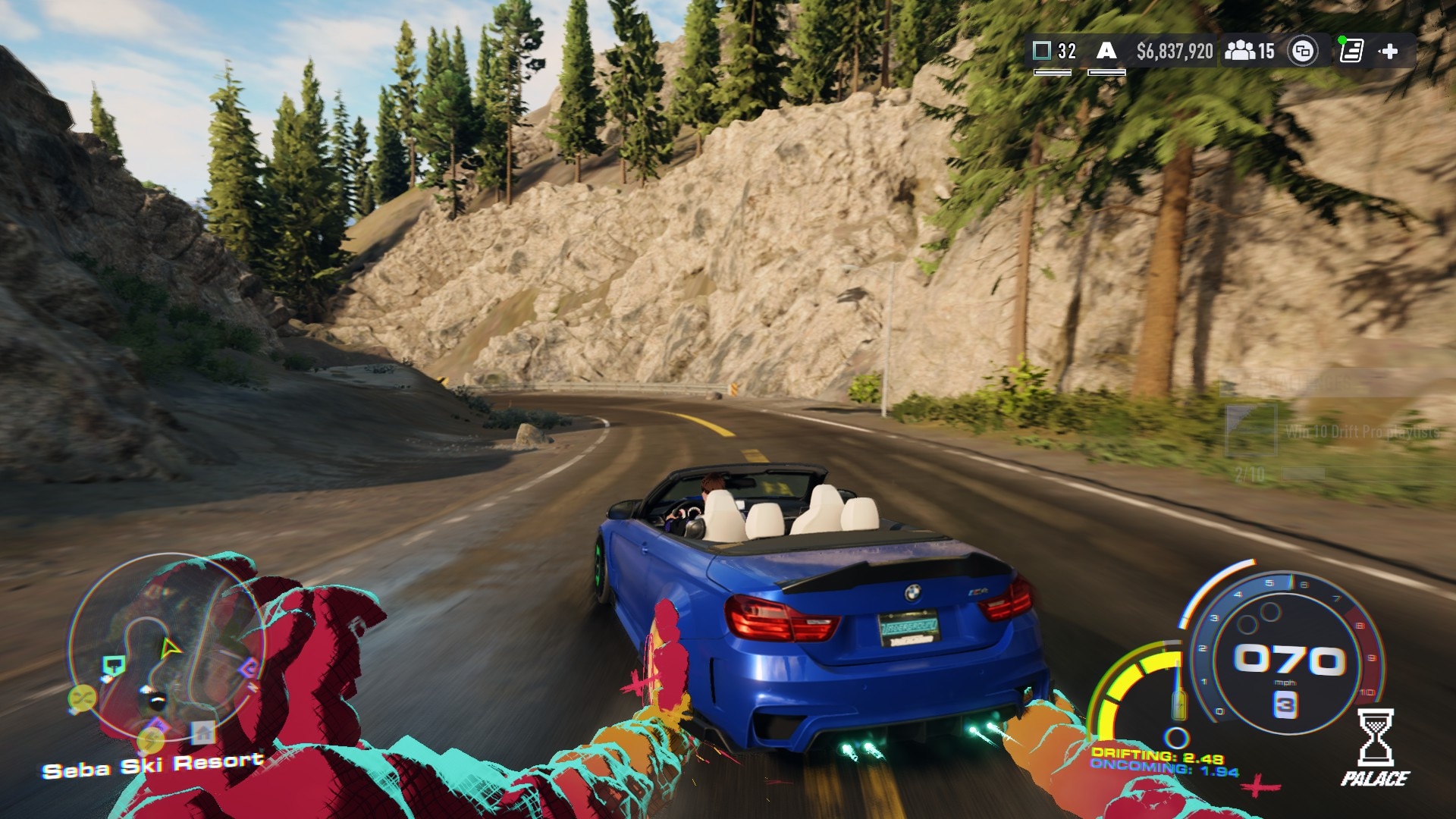Select the house safehouse marker on minimap

click(202, 733)
